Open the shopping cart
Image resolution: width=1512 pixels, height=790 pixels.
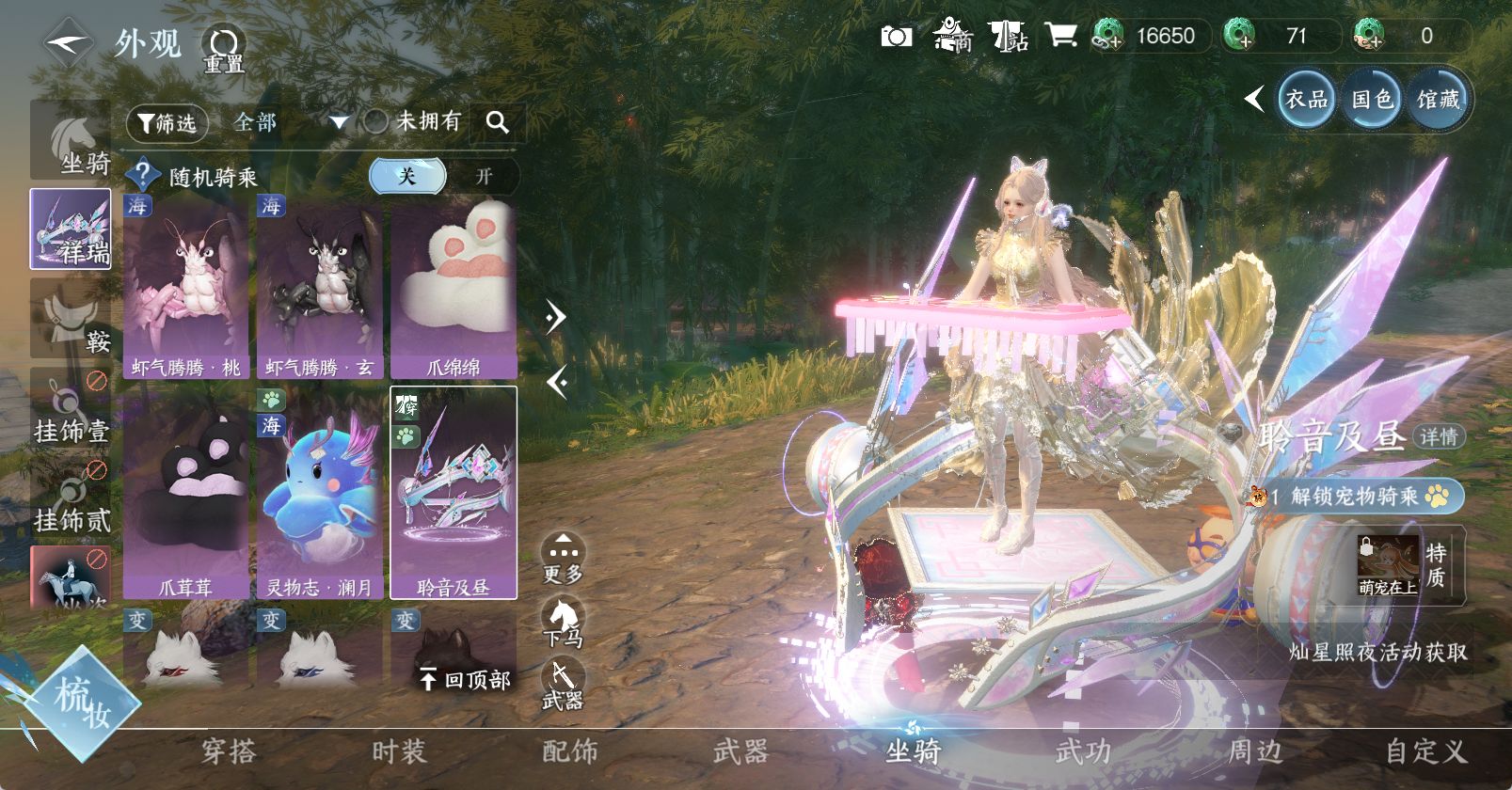tap(1060, 37)
